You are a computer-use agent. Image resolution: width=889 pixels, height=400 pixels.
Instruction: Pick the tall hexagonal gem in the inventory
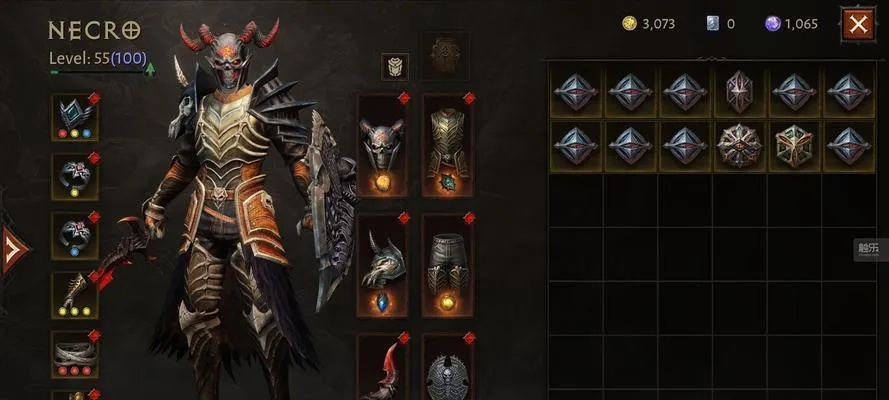[x=740, y=92]
